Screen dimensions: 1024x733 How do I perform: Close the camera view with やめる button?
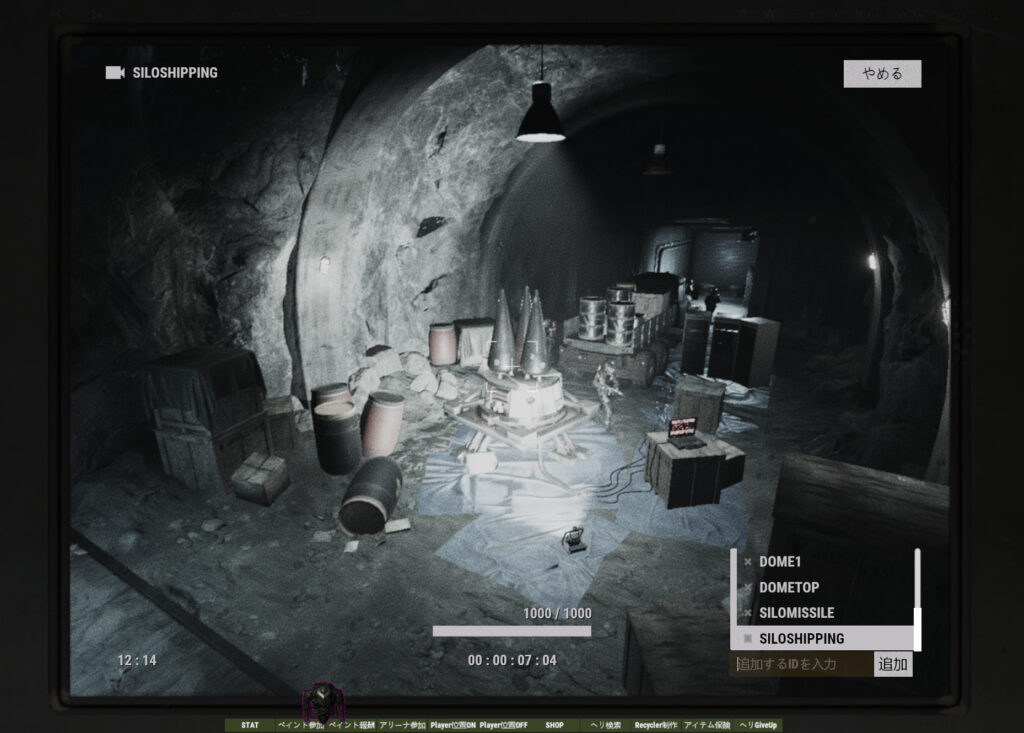pyautogui.click(x=882, y=74)
